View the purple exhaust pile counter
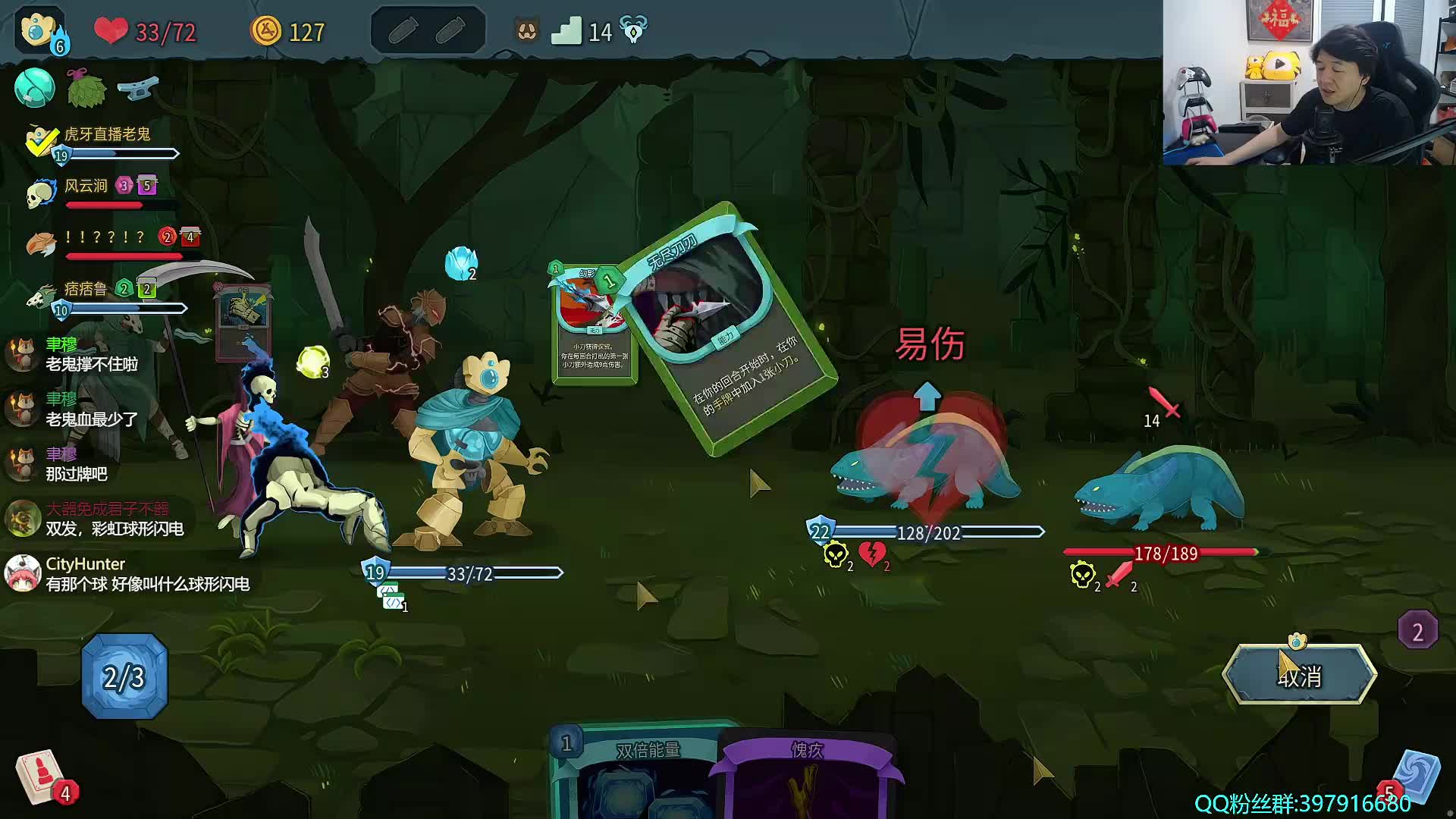The width and height of the screenshot is (1456, 819). (1417, 631)
